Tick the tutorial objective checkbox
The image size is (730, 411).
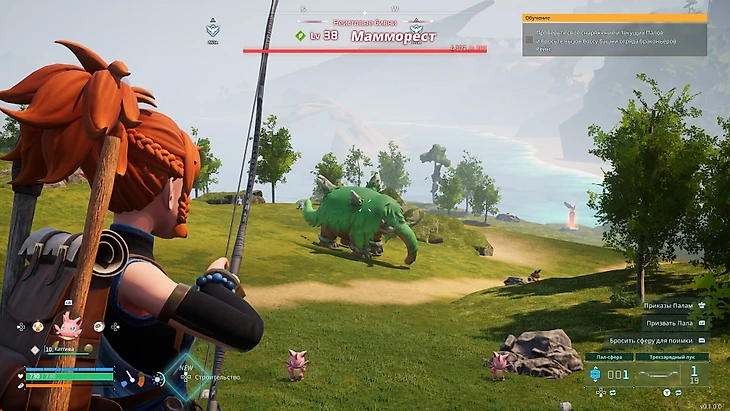tap(528, 38)
